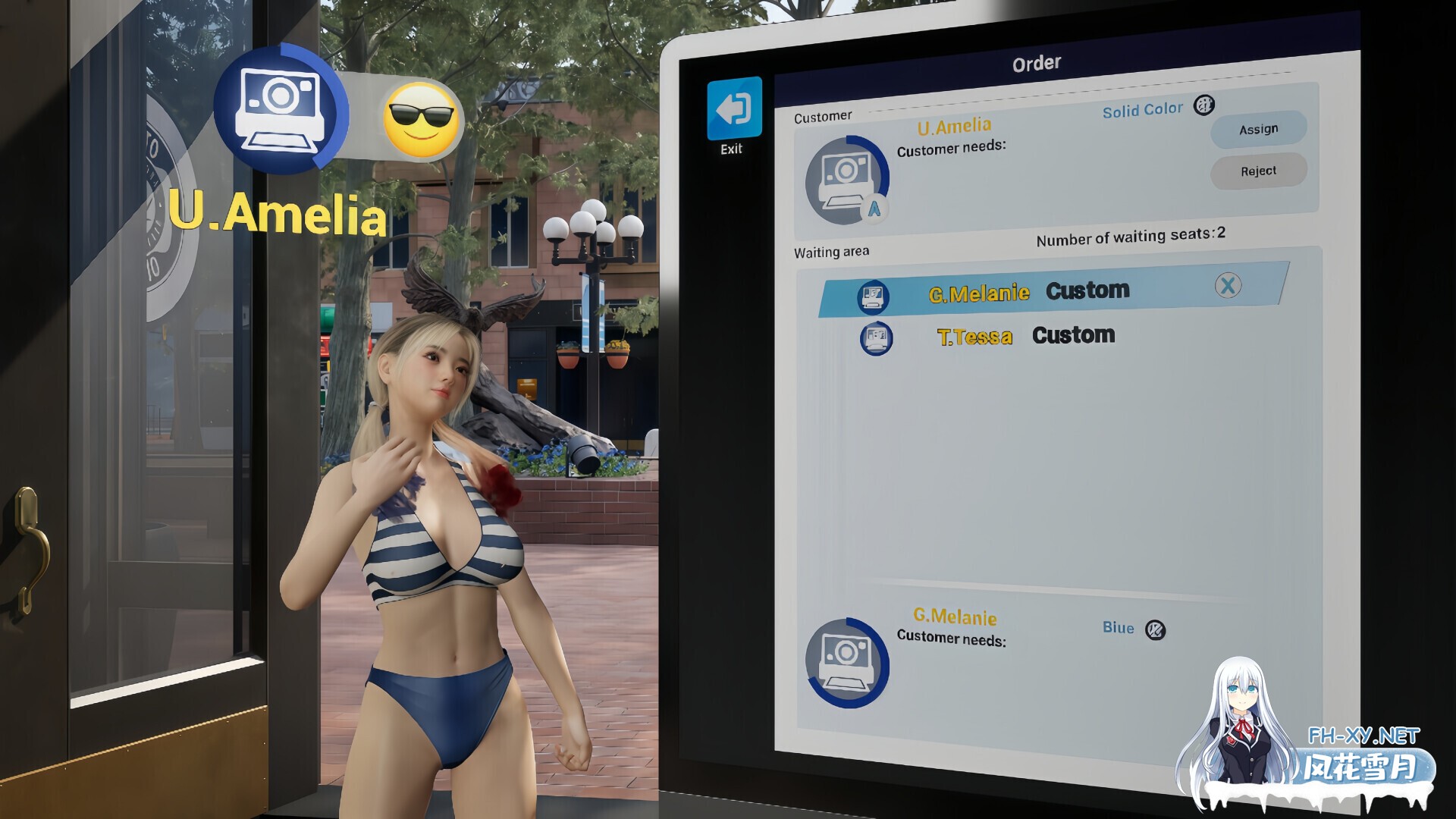Click the Solid Color requirement icon
The image size is (1456, 819).
1203,105
